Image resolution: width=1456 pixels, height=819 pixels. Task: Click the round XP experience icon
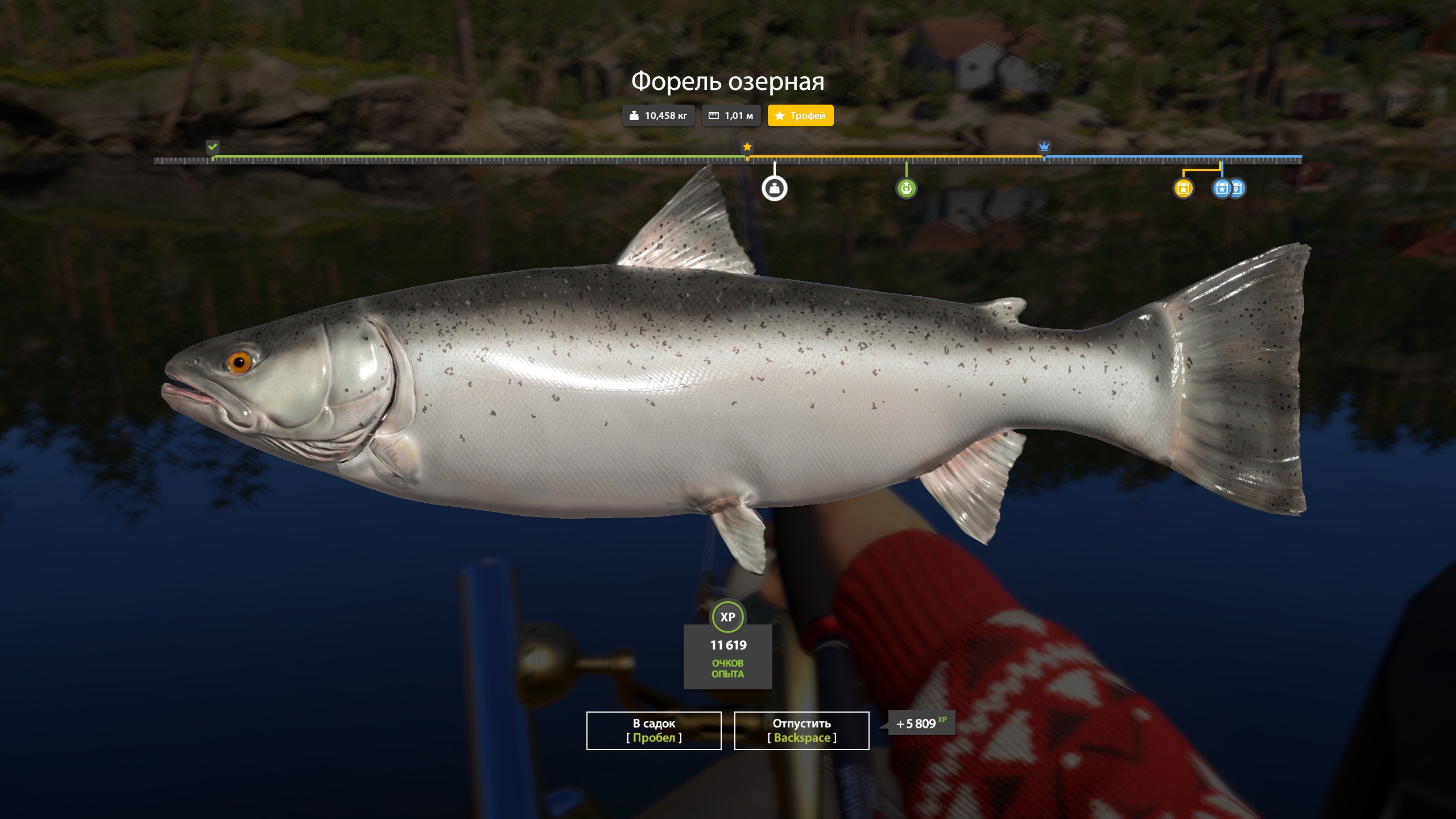(x=727, y=617)
